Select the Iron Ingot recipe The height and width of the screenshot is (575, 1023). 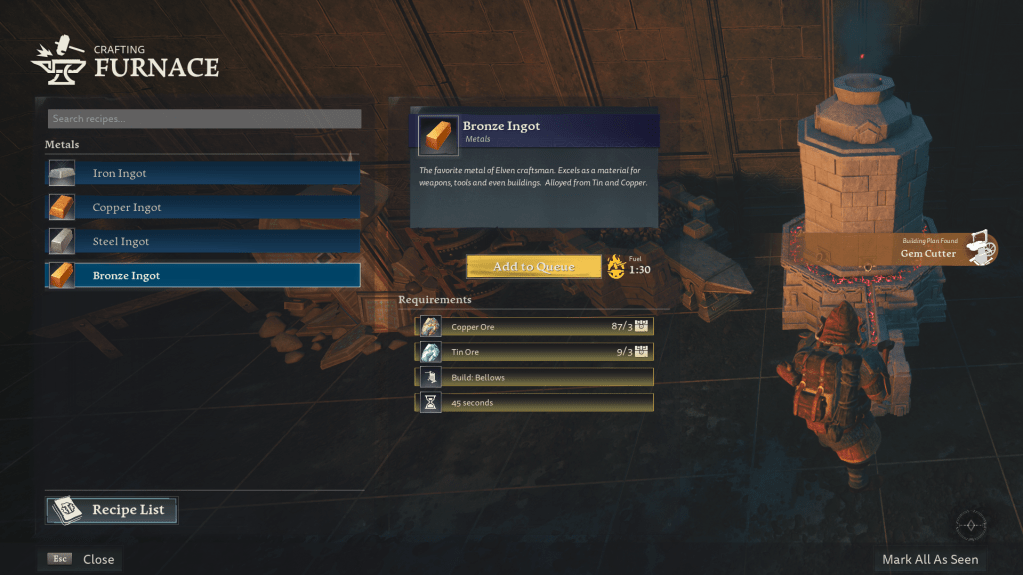(203, 174)
